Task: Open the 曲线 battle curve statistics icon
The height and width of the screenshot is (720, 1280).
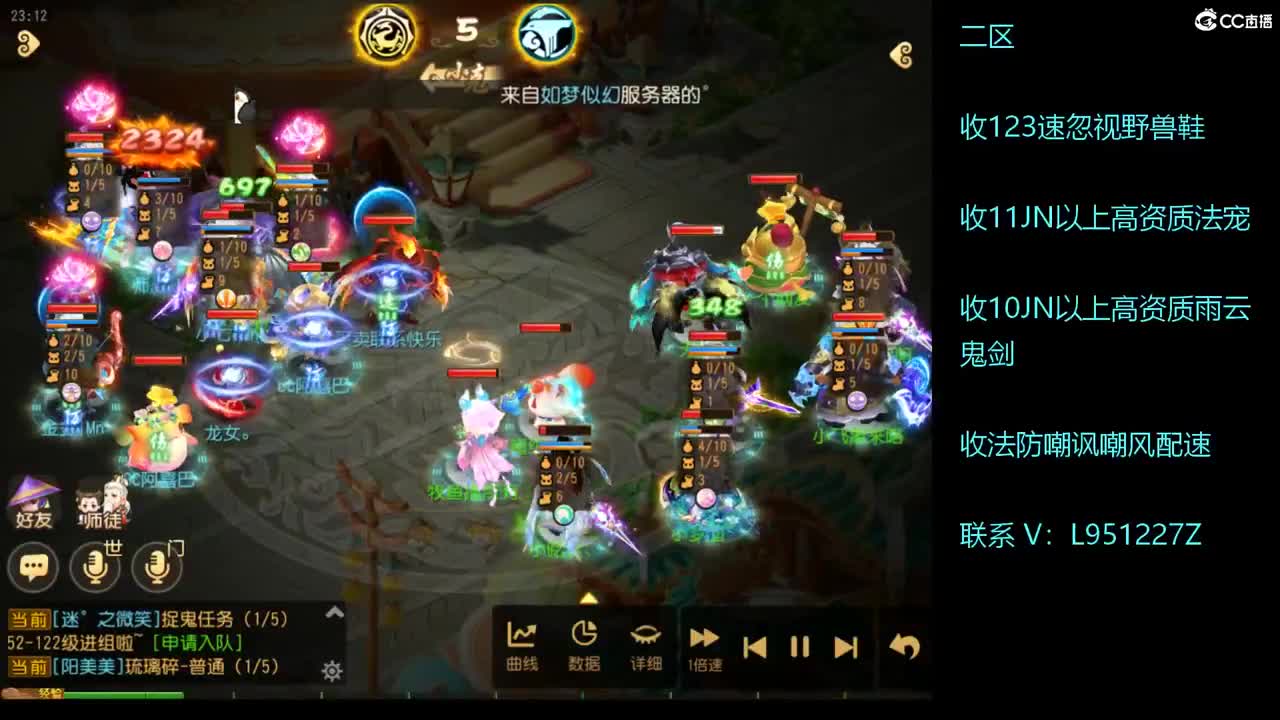Action: coord(523,634)
